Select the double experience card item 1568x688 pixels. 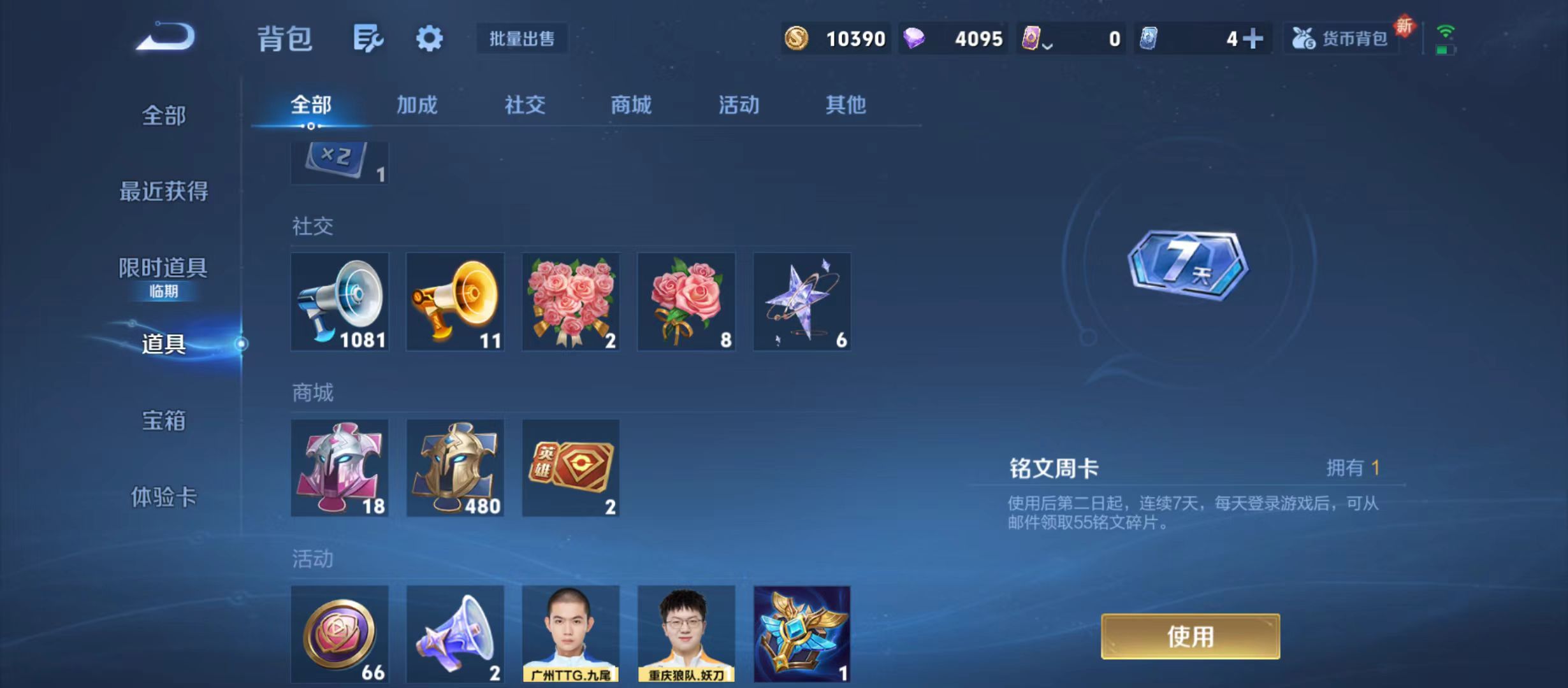pyautogui.click(x=338, y=161)
